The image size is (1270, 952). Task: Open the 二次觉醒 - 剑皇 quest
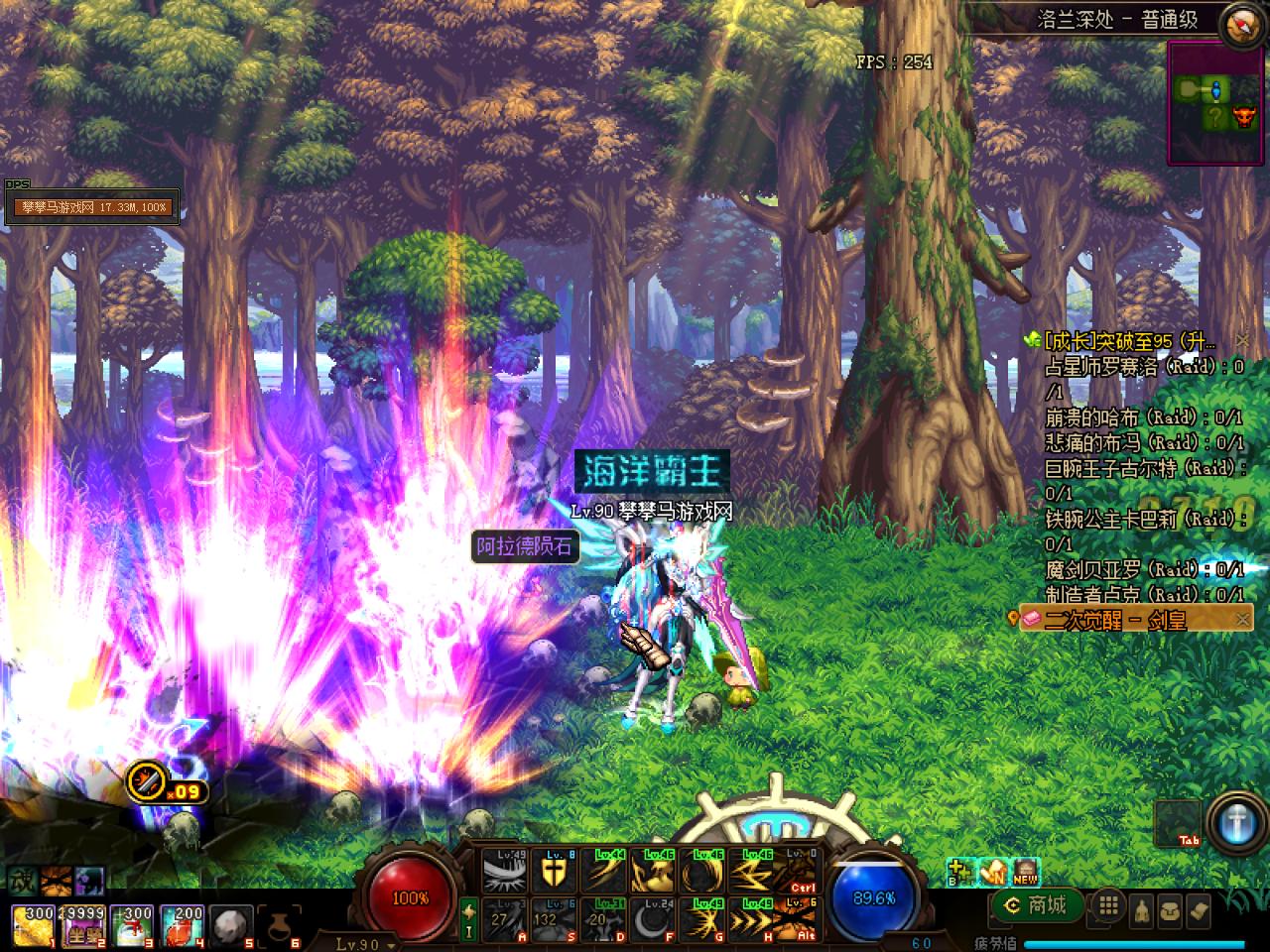pos(1116,620)
